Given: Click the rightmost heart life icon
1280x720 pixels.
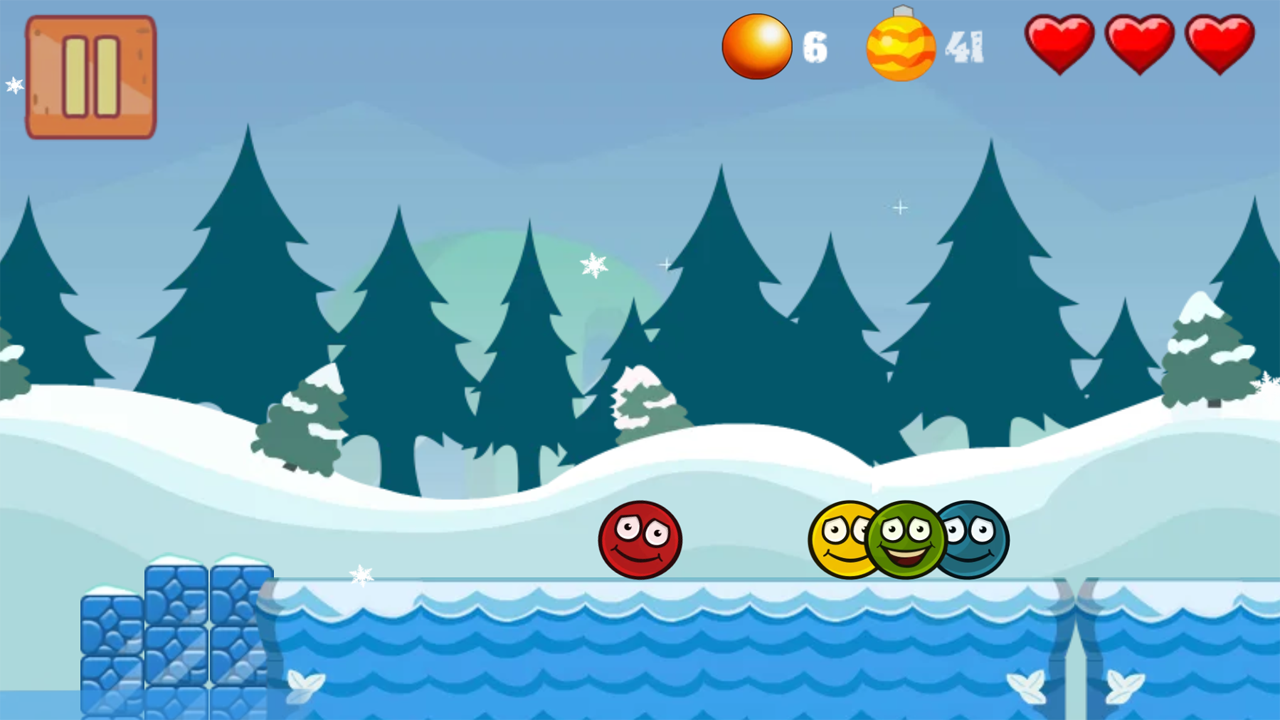Looking at the screenshot, I should (1219, 42).
